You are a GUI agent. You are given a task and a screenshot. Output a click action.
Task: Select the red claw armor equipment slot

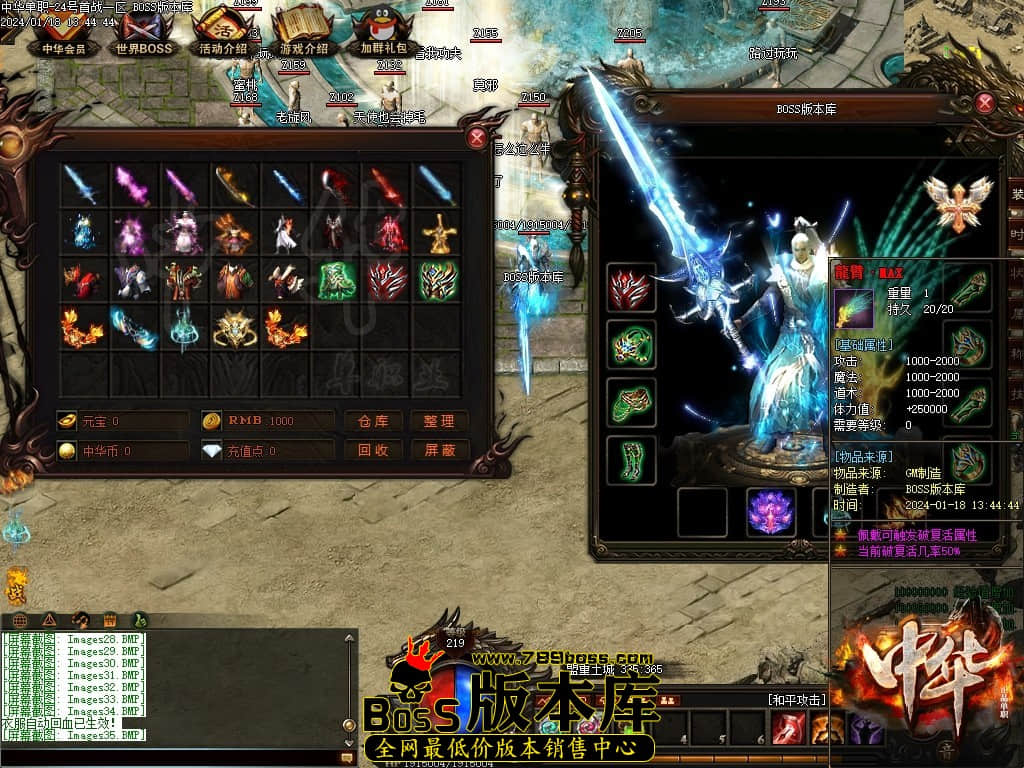click(x=631, y=287)
